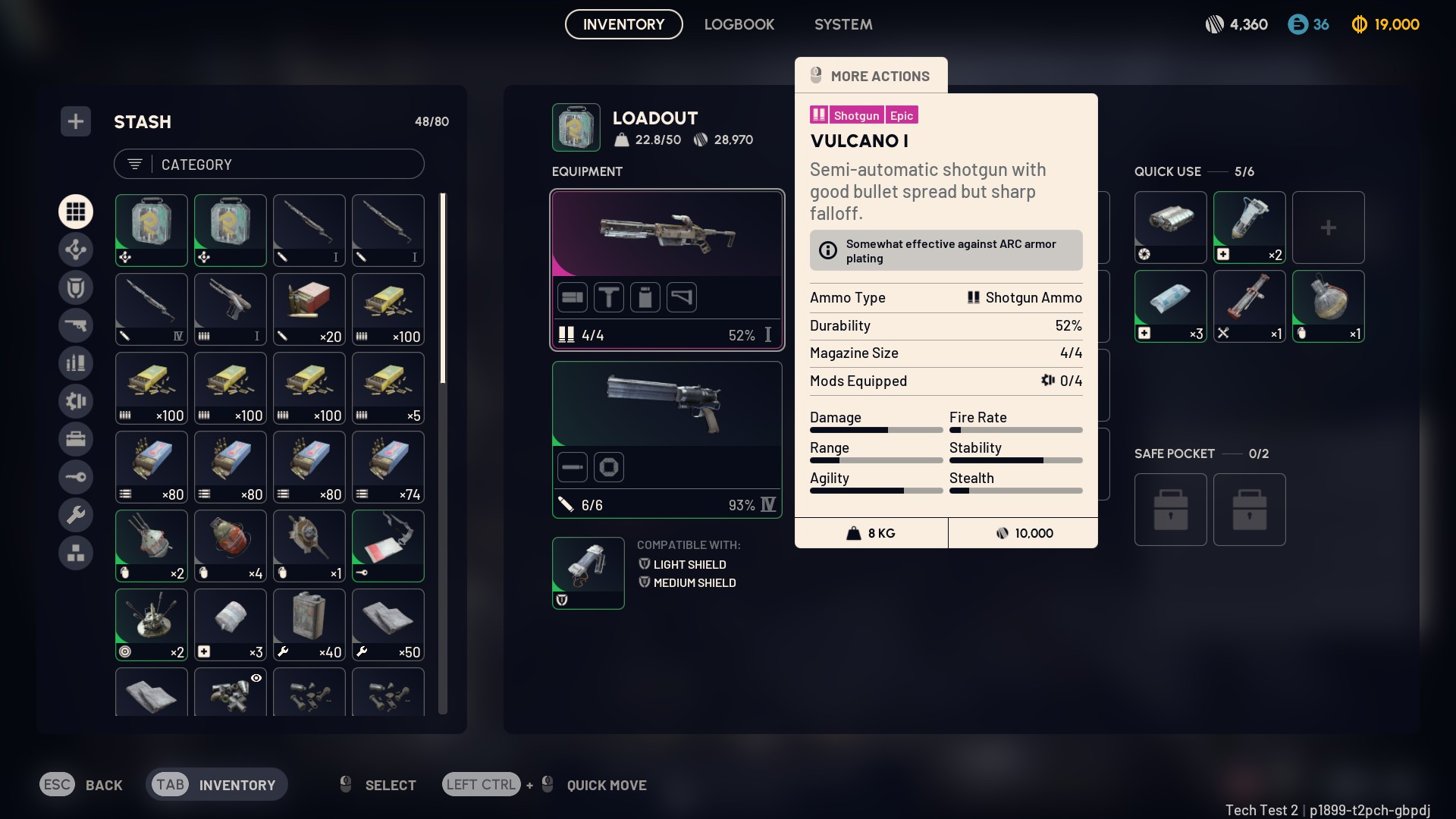
Task: Pick the x74 blue ammo stack
Action: coord(388,466)
